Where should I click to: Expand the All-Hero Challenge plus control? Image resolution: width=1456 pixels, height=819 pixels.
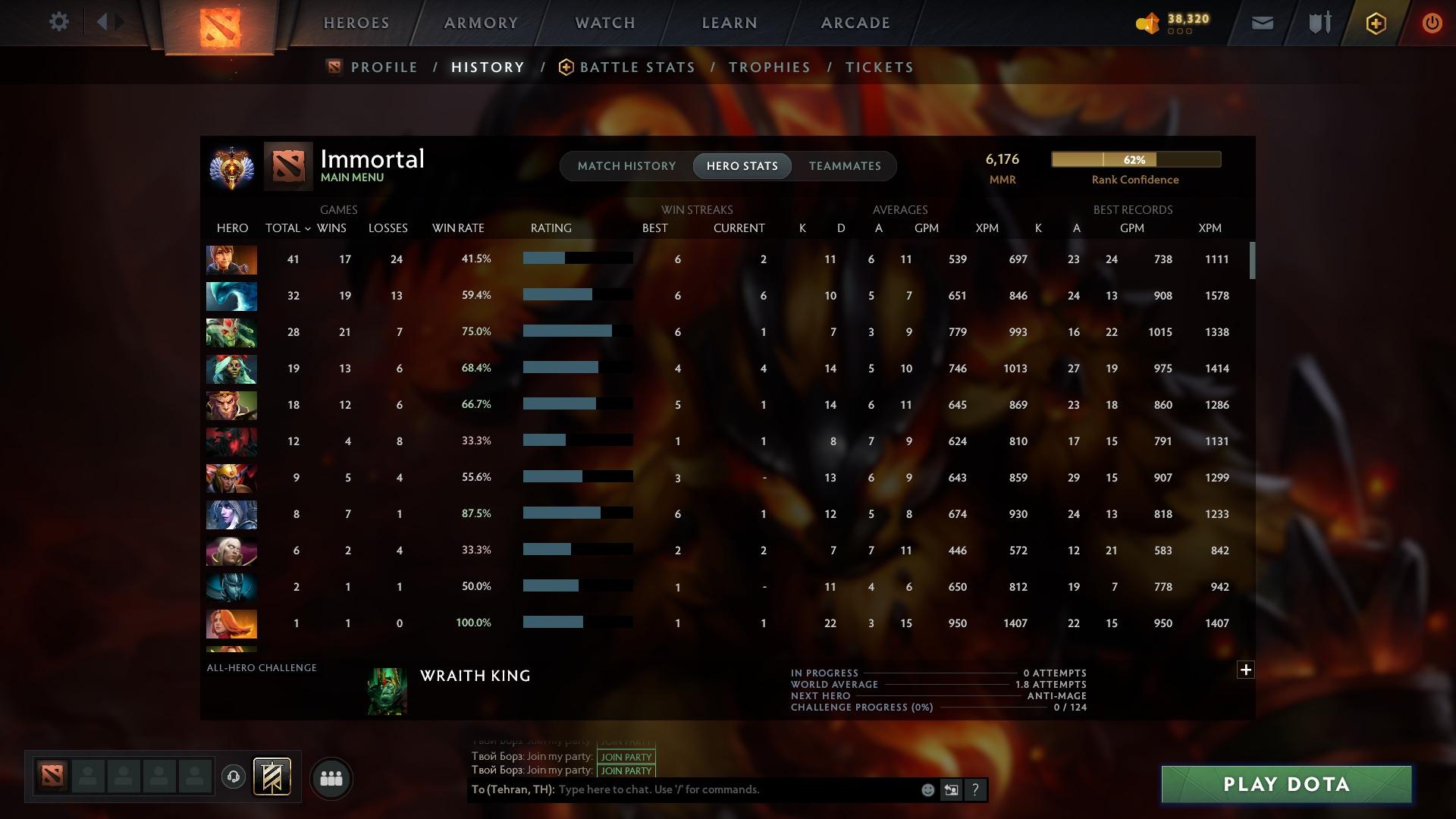click(1246, 670)
